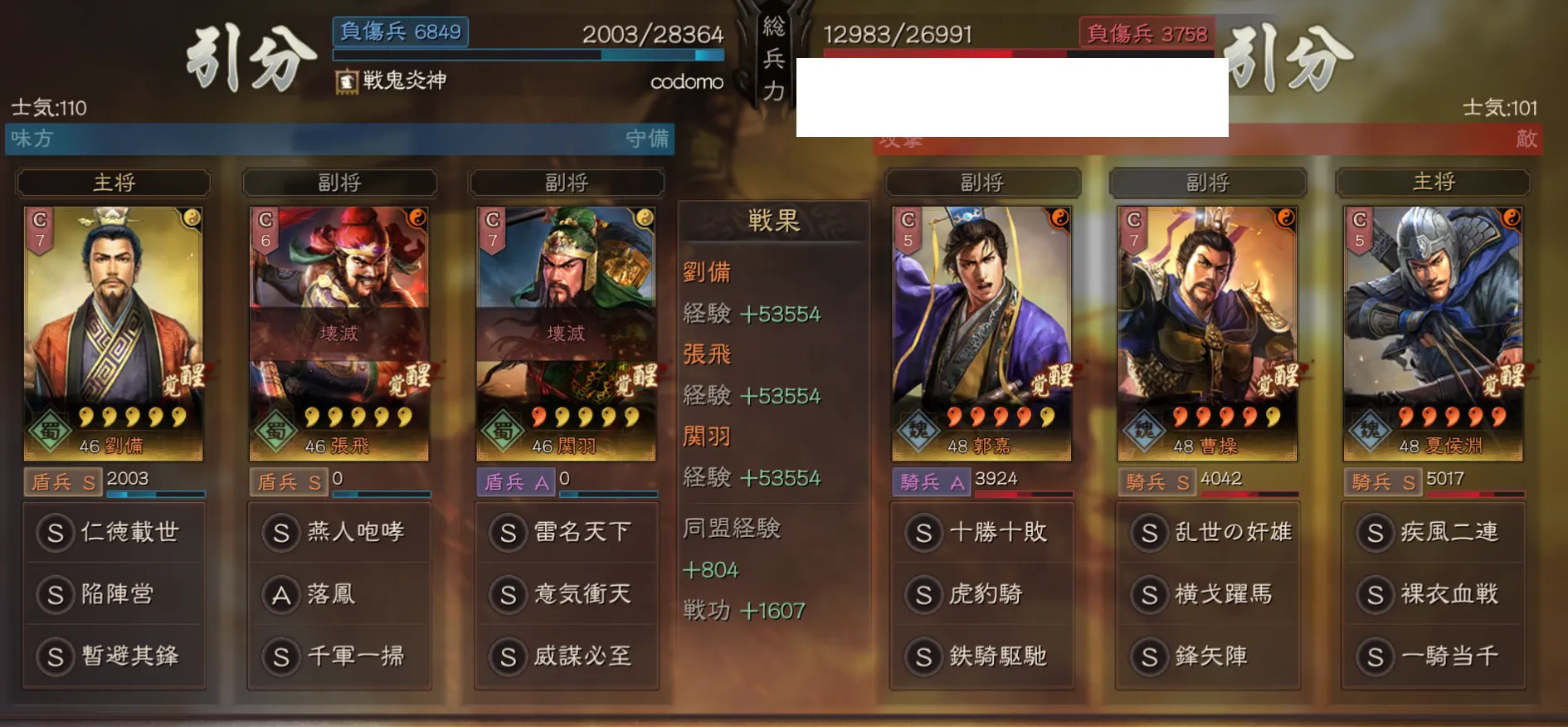The image size is (1568, 727).
Task: Show the 仁徳載世 skill details
Action: [114, 532]
